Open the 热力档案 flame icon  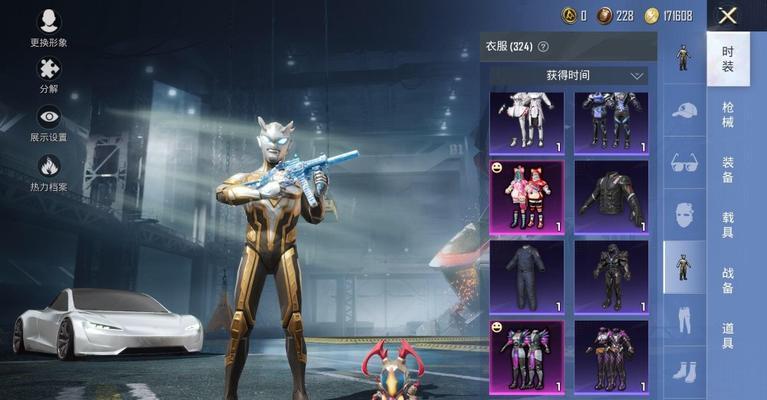coord(48,171)
